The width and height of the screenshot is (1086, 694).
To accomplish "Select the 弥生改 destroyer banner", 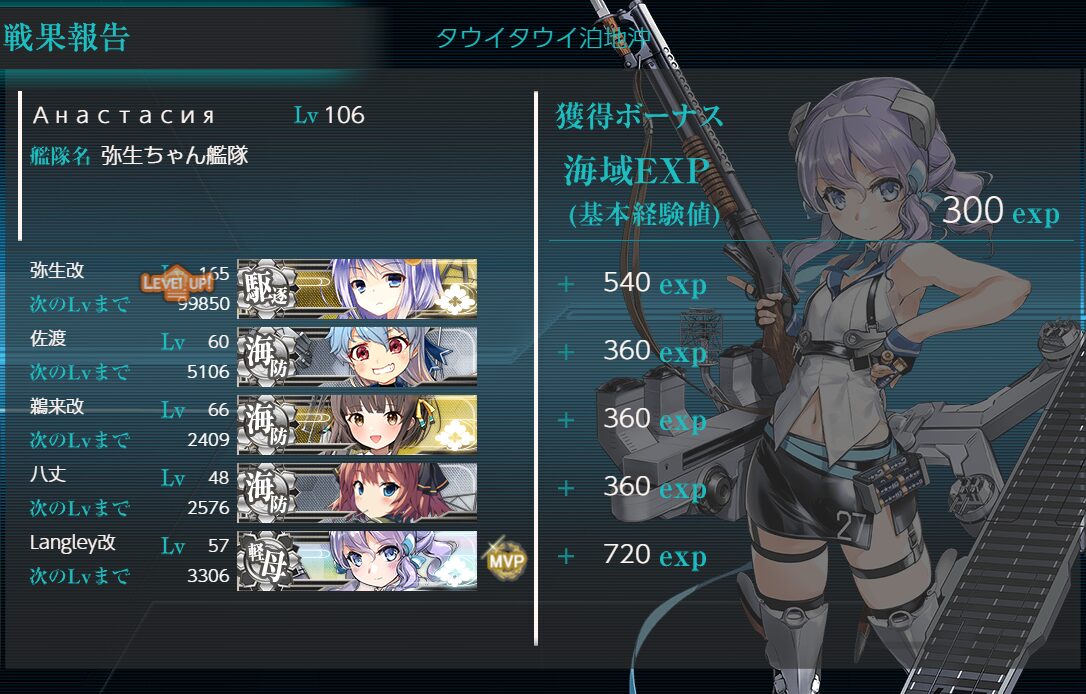I will 357,288.
